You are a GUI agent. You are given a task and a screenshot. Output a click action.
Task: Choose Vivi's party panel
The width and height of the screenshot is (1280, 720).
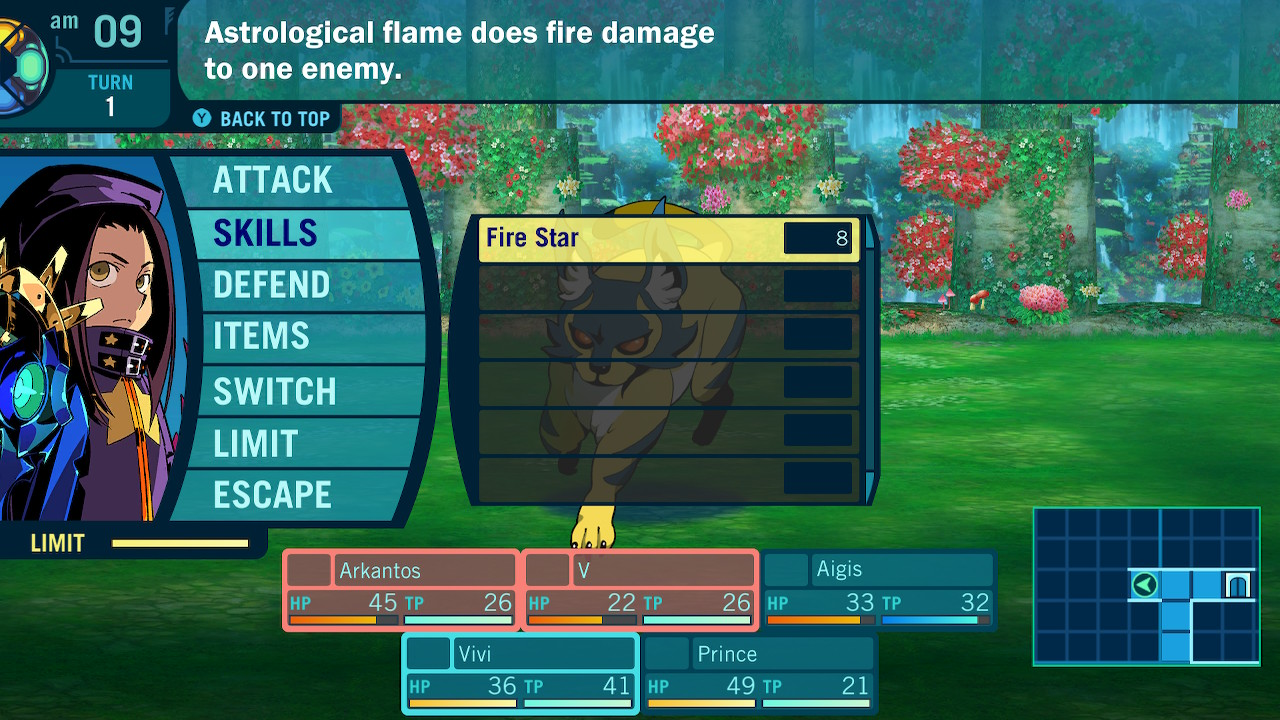520,674
